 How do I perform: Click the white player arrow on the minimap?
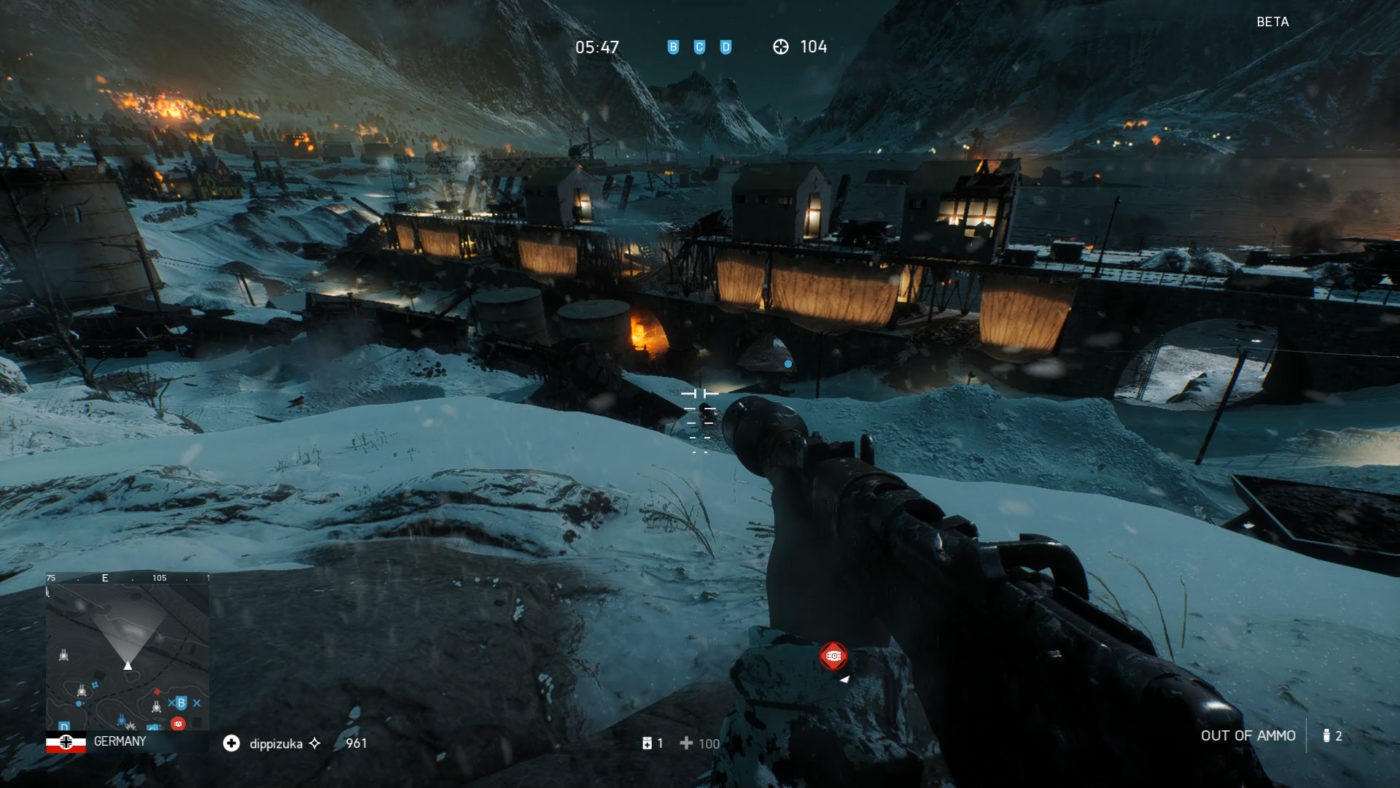(x=128, y=667)
